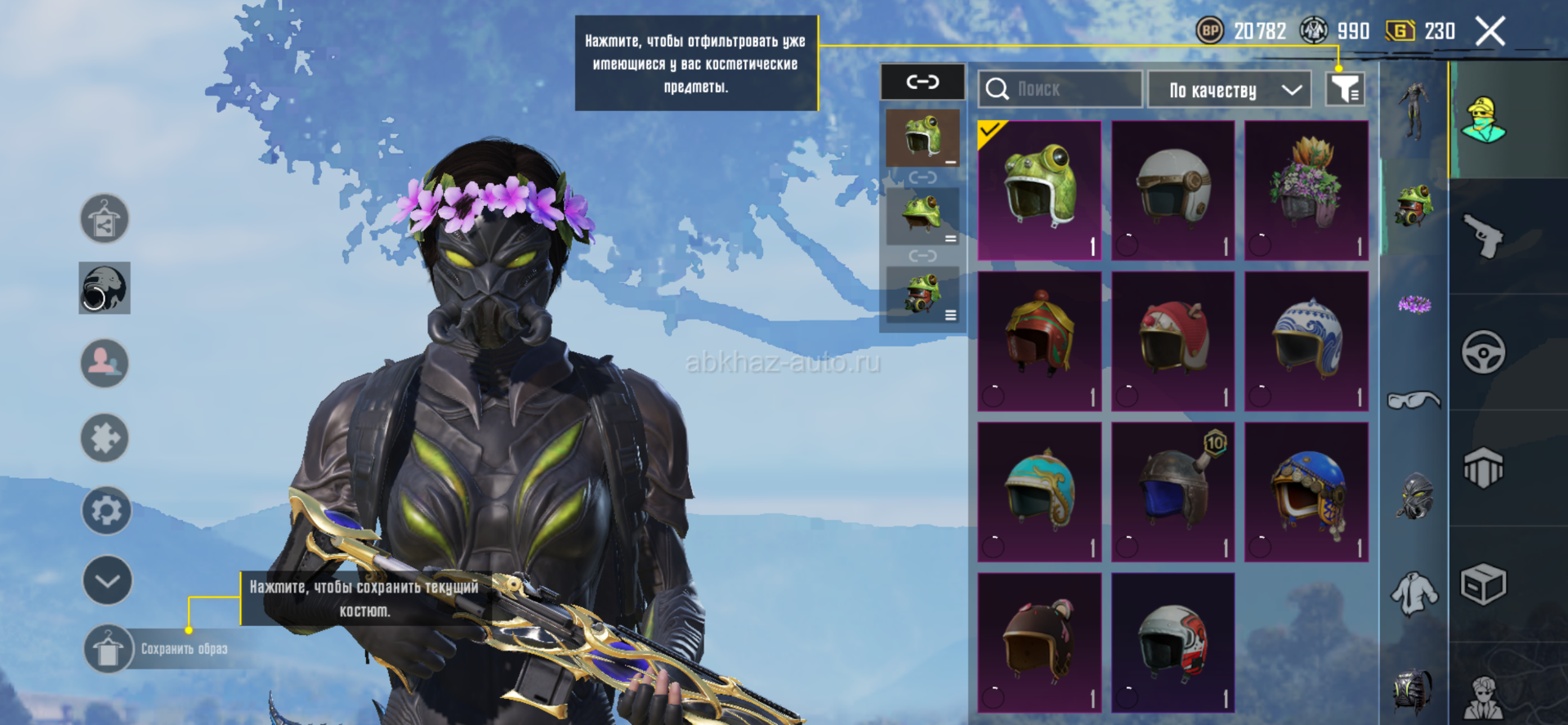The image size is (1568, 725).
Task: Click the Поиск search field
Action: [1060, 89]
